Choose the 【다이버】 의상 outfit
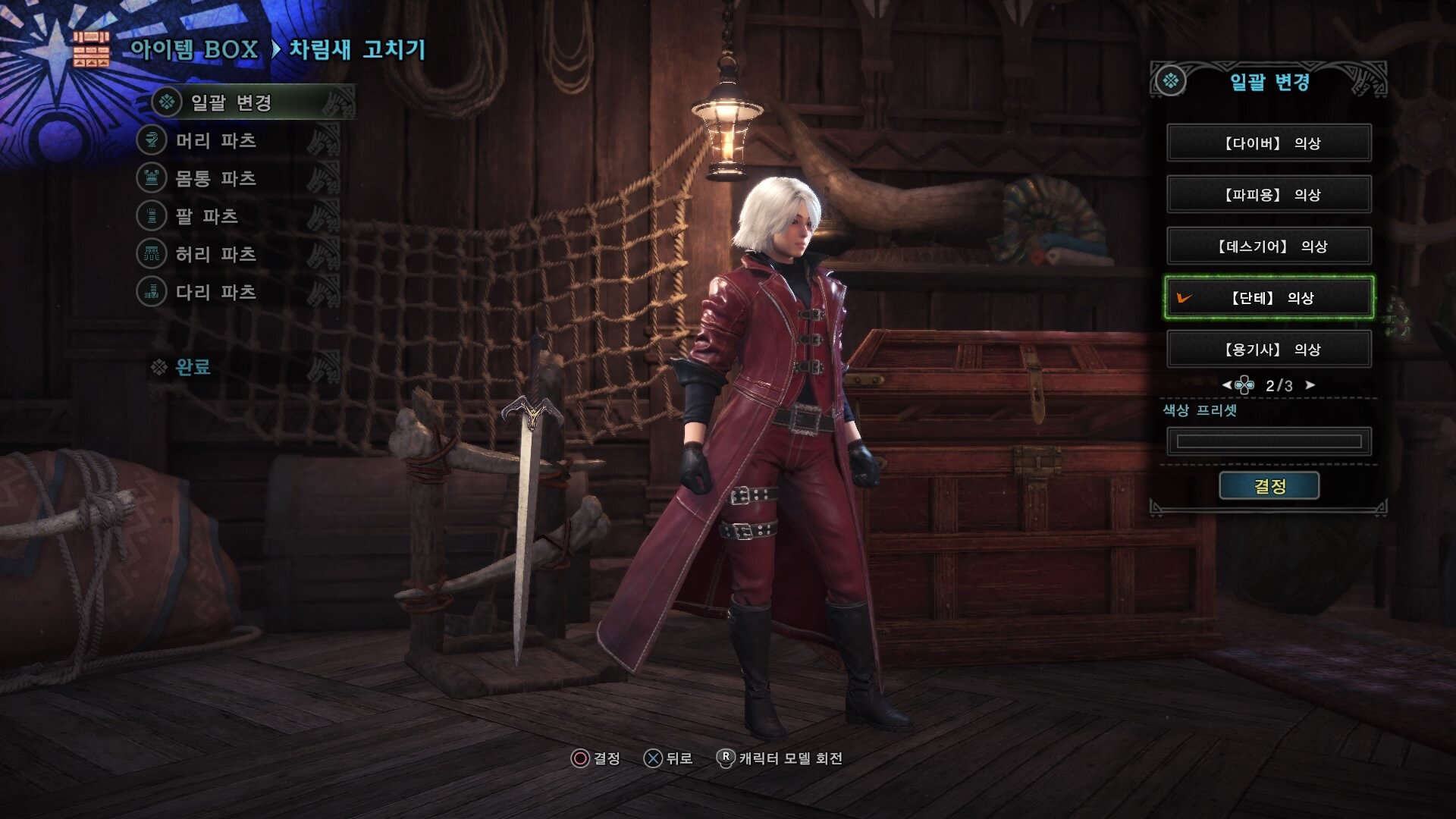 (x=1269, y=143)
